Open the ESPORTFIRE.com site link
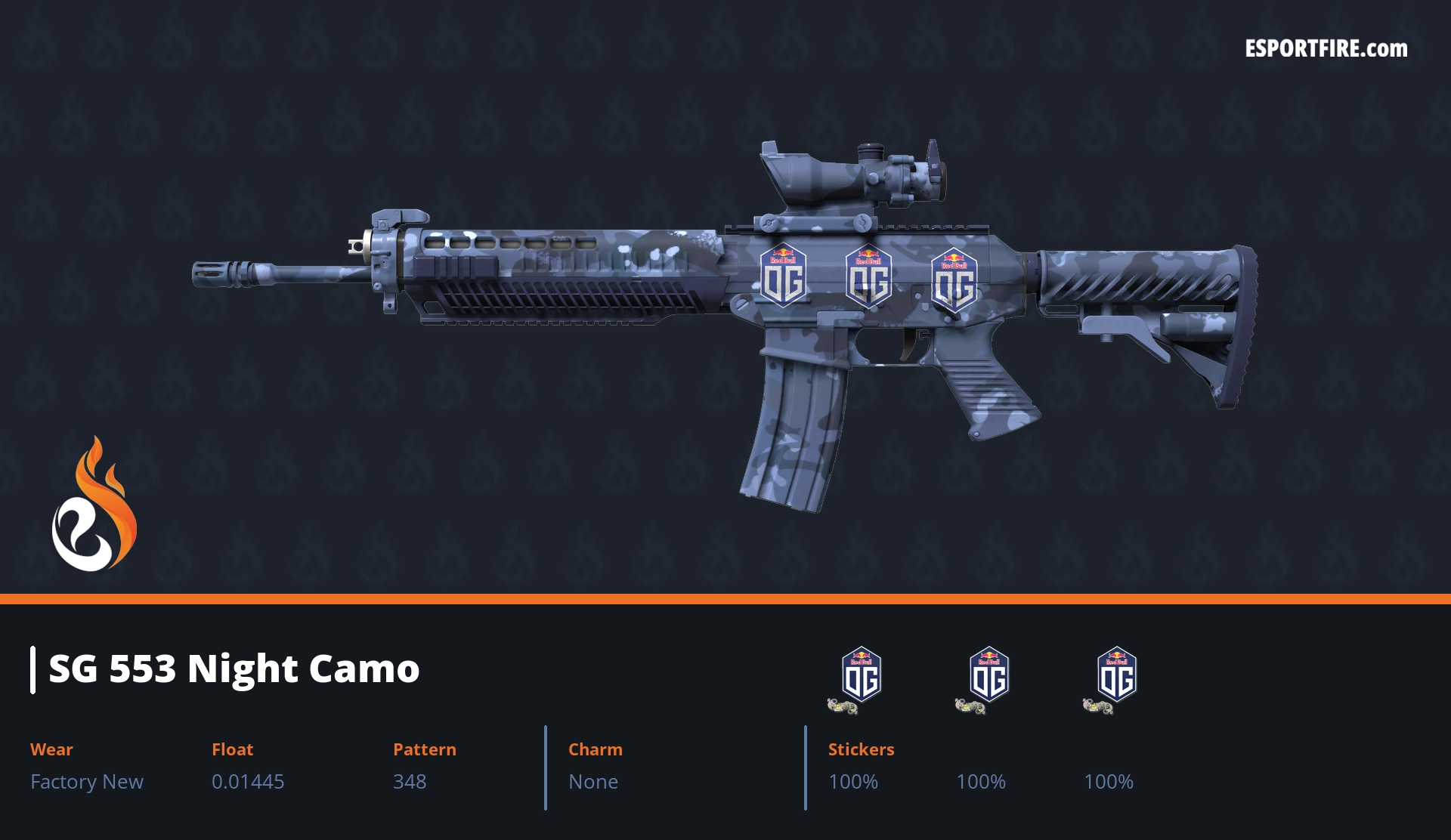Viewport: 1451px width, 840px height. [1326, 49]
